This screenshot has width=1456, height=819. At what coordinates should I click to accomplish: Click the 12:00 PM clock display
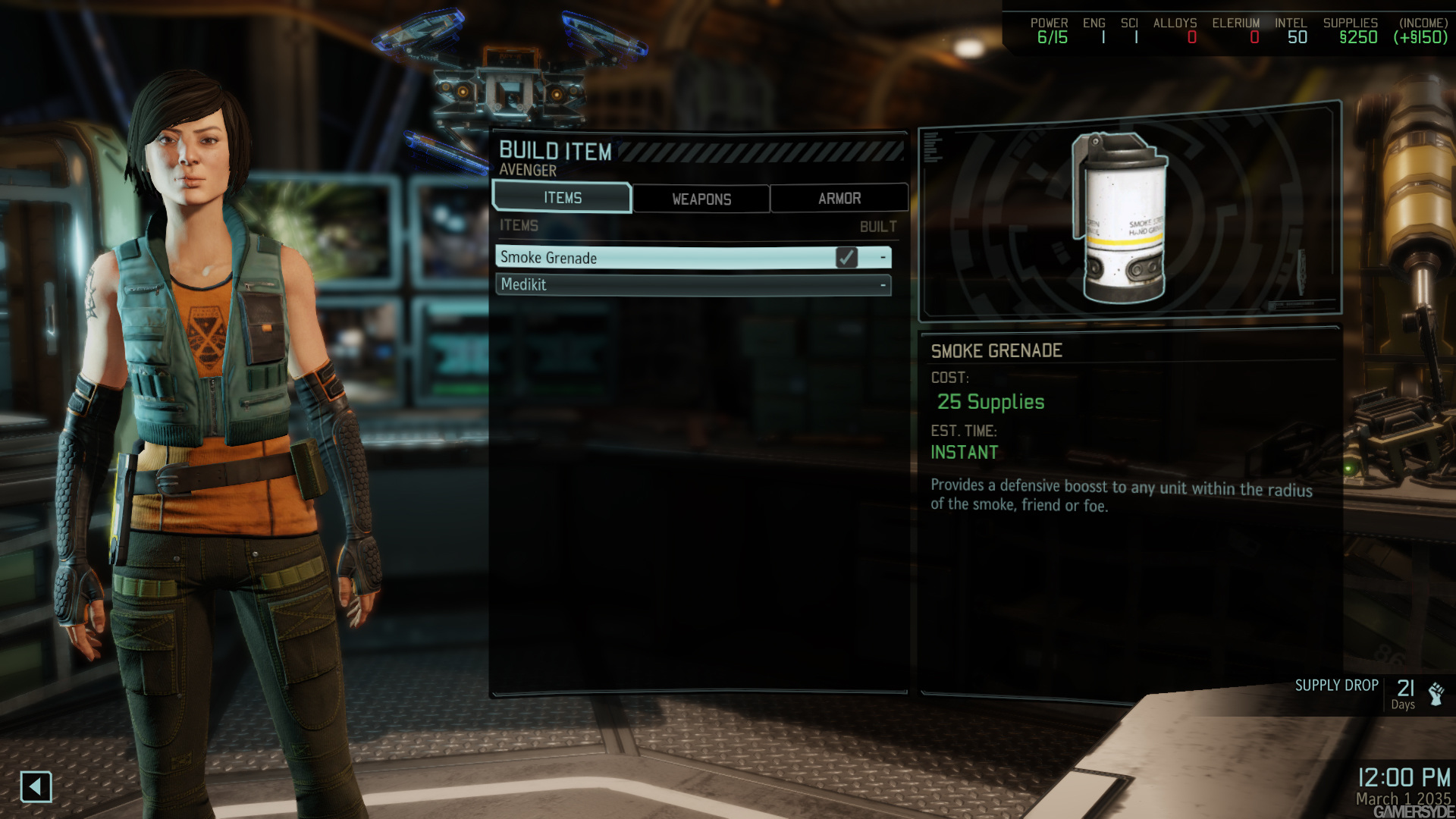tap(1404, 777)
